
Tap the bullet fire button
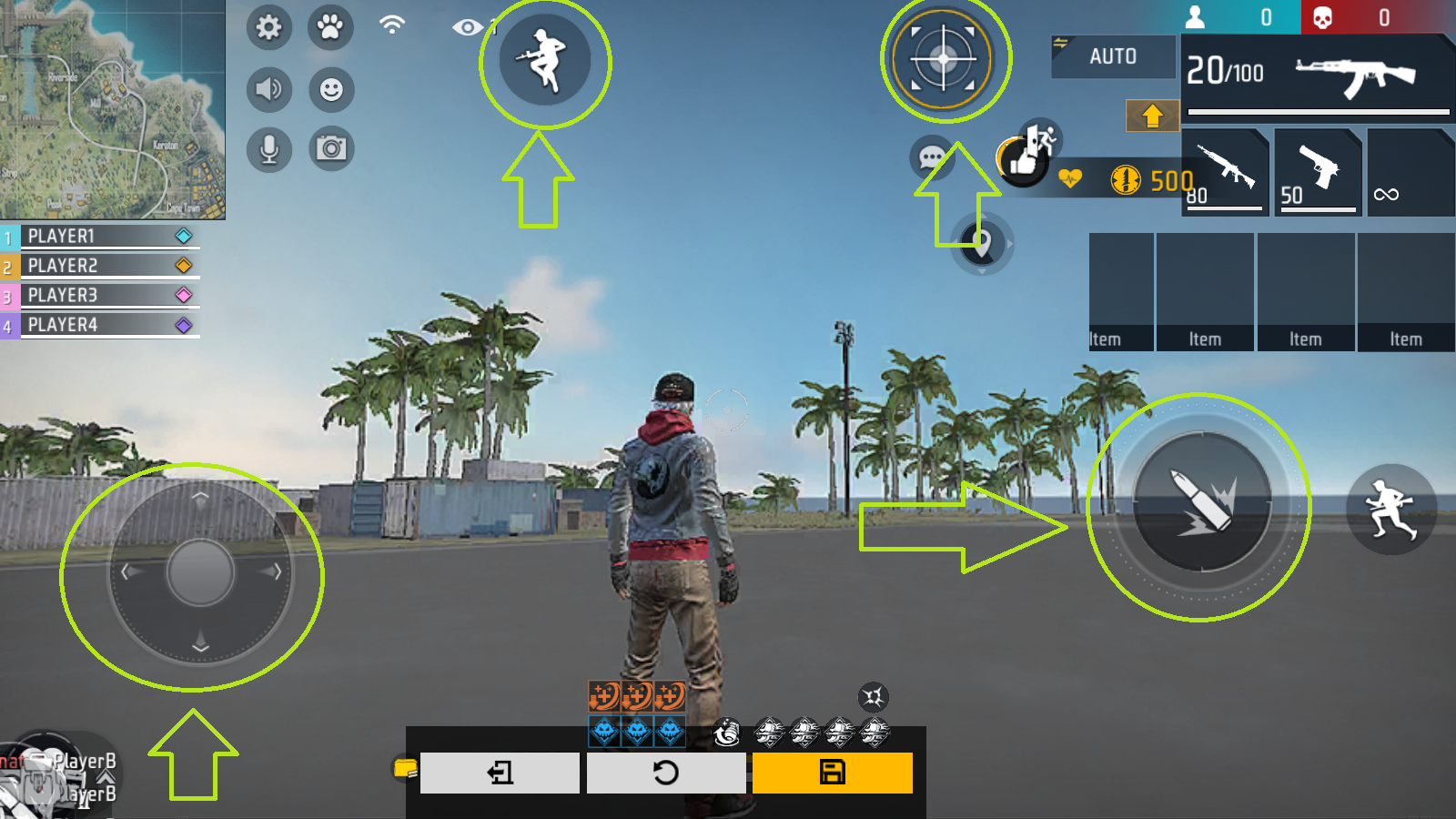1201,503
